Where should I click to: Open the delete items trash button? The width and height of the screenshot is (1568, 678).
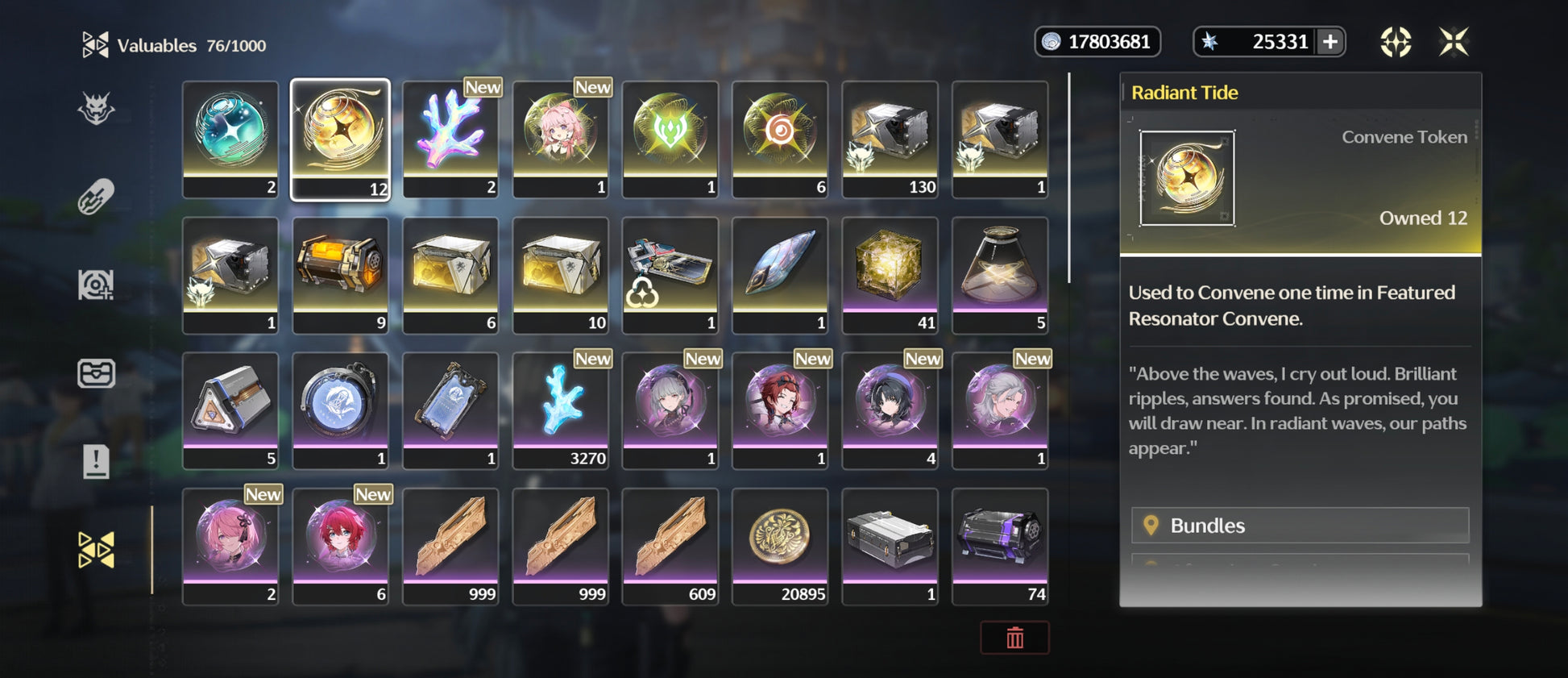tap(1014, 638)
